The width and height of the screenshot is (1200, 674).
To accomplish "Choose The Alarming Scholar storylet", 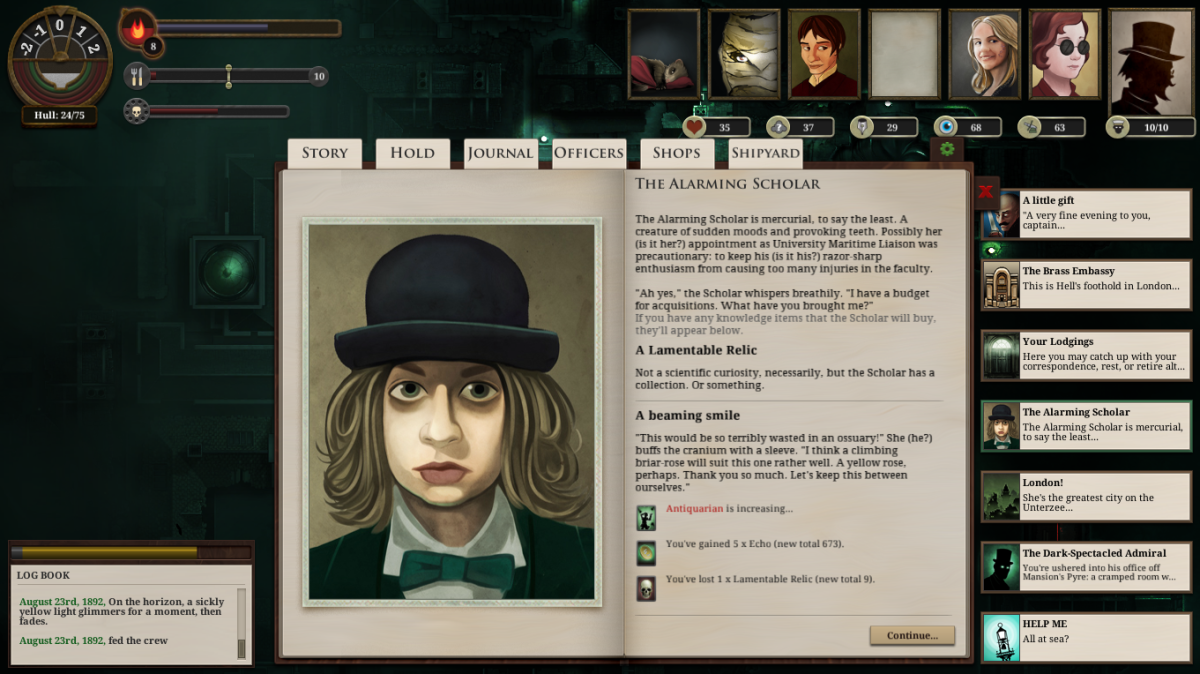I will coord(1085,426).
